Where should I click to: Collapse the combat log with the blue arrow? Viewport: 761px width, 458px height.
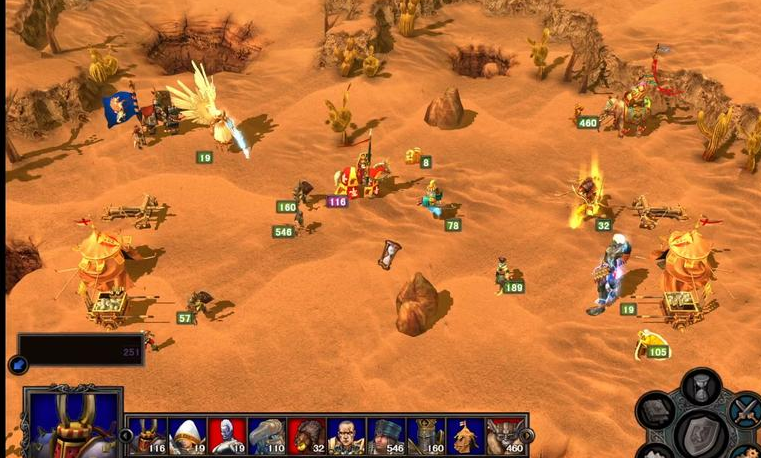pos(17,365)
